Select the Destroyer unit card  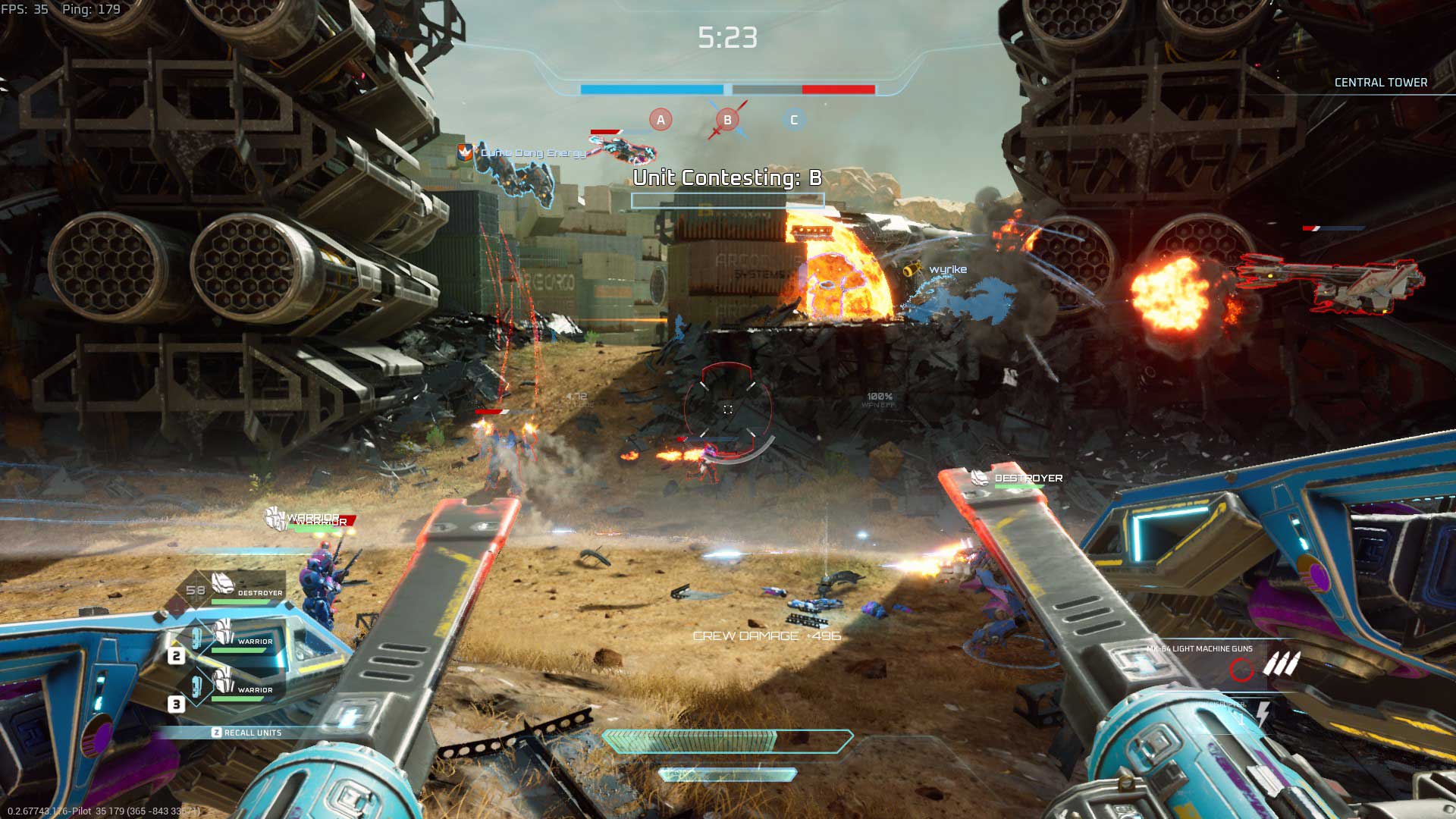tap(241, 588)
